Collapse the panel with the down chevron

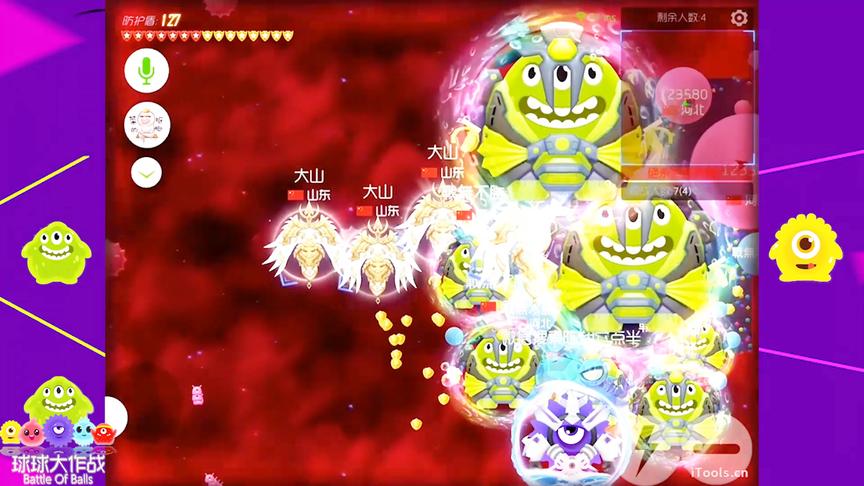[x=146, y=172]
